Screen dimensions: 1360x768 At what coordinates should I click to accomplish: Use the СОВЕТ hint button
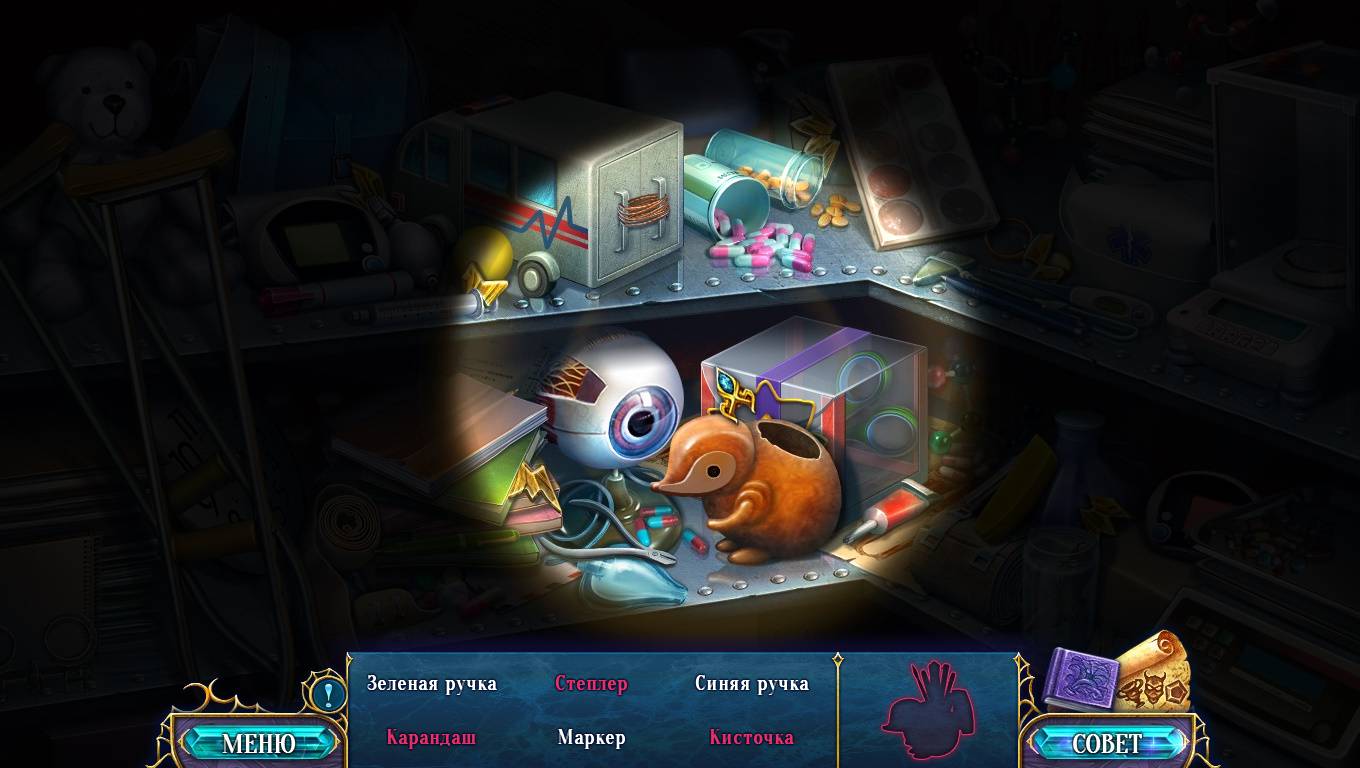pos(1107,743)
